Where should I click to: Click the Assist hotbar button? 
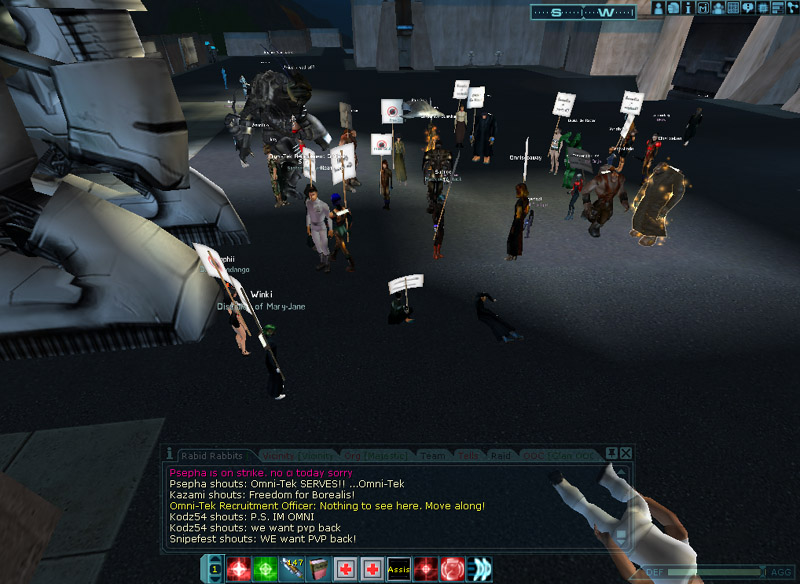click(399, 569)
